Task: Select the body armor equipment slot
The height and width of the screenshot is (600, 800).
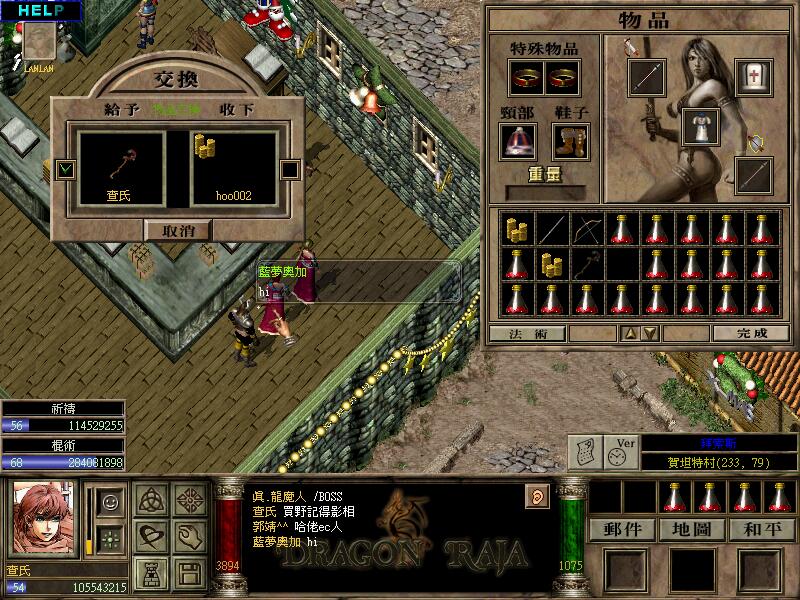Action: pos(700,127)
